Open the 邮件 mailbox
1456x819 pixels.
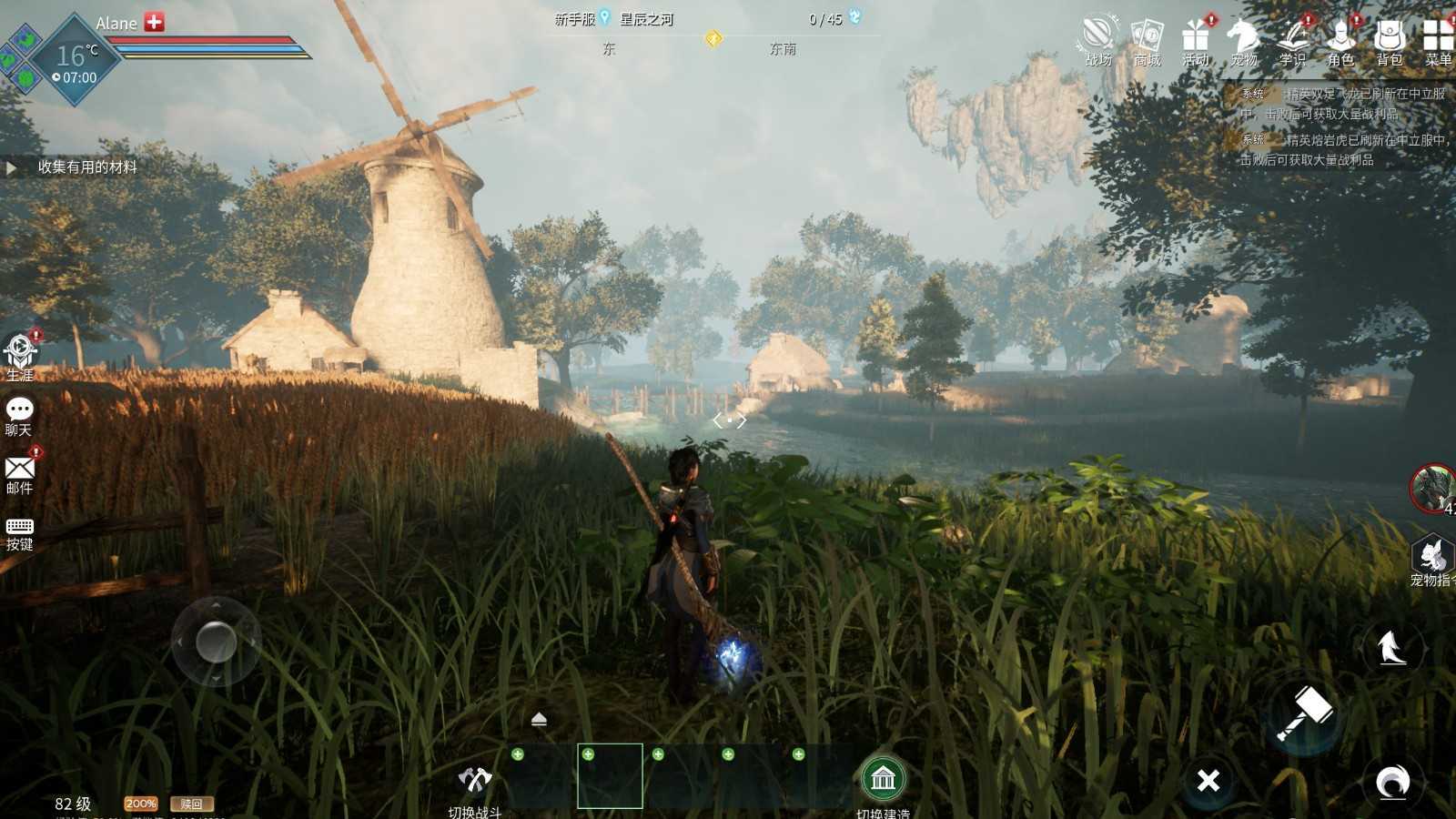tap(19, 473)
